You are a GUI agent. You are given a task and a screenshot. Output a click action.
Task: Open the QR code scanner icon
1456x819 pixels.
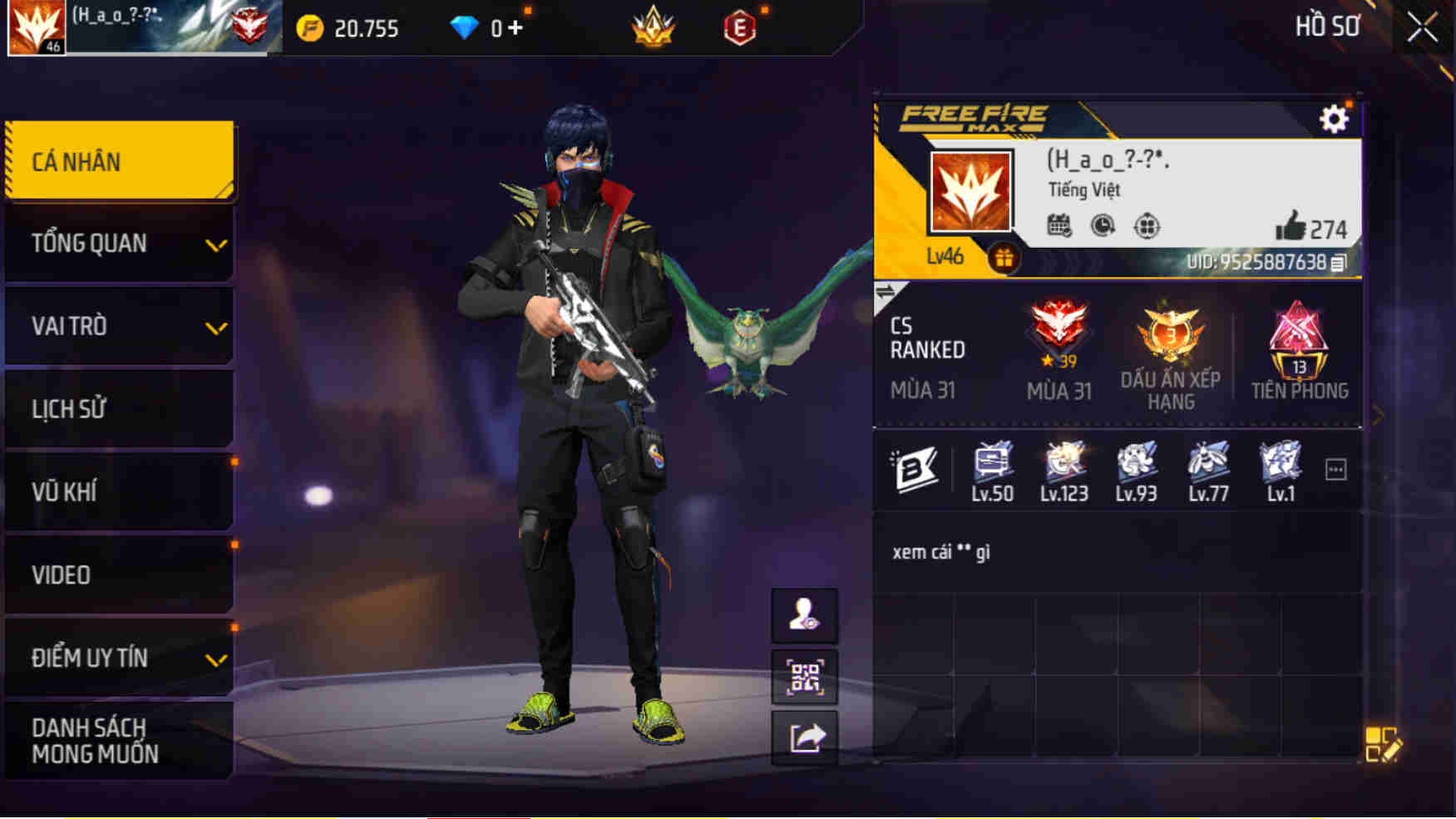pyautogui.click(x=805, y=677)
